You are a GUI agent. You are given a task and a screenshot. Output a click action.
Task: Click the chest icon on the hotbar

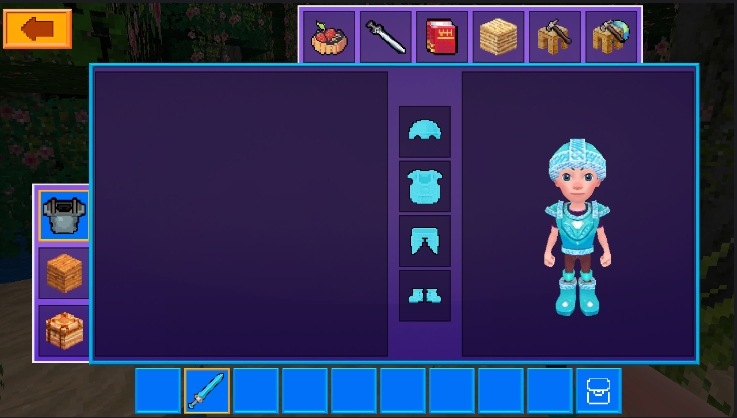598,390
